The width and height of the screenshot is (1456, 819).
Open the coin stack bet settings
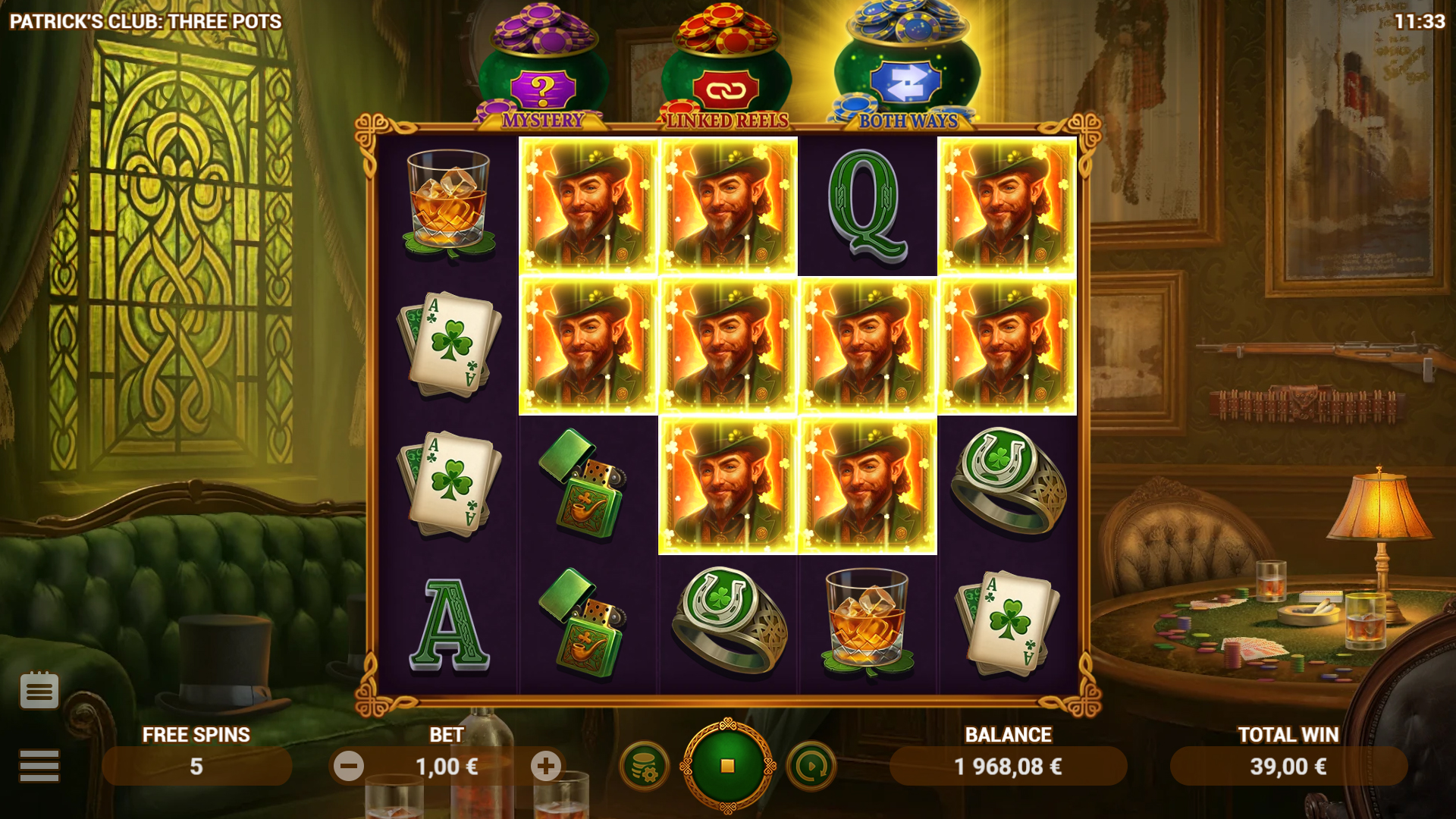pos(644,767)
